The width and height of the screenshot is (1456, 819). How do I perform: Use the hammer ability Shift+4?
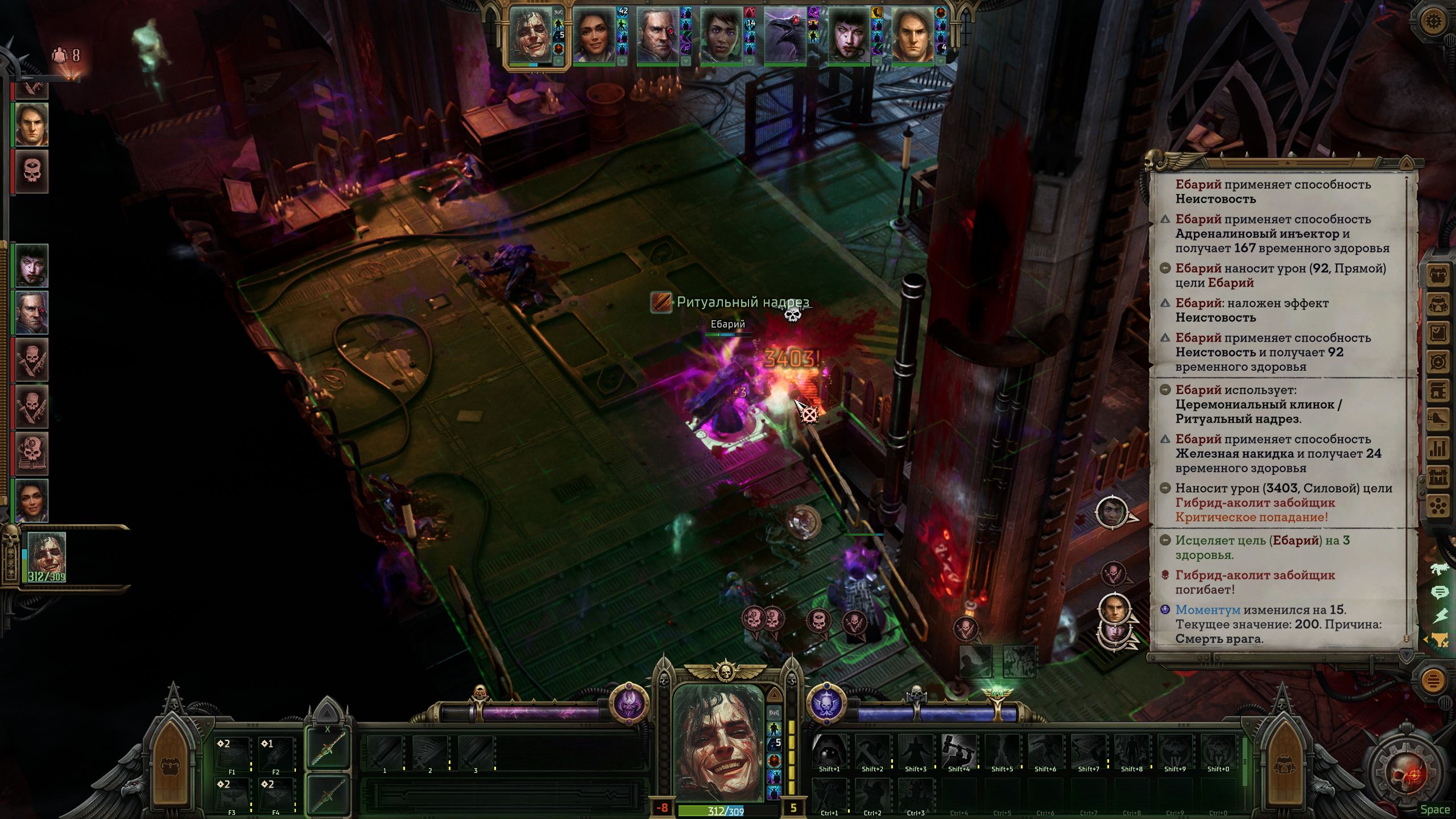pos(958,751)
